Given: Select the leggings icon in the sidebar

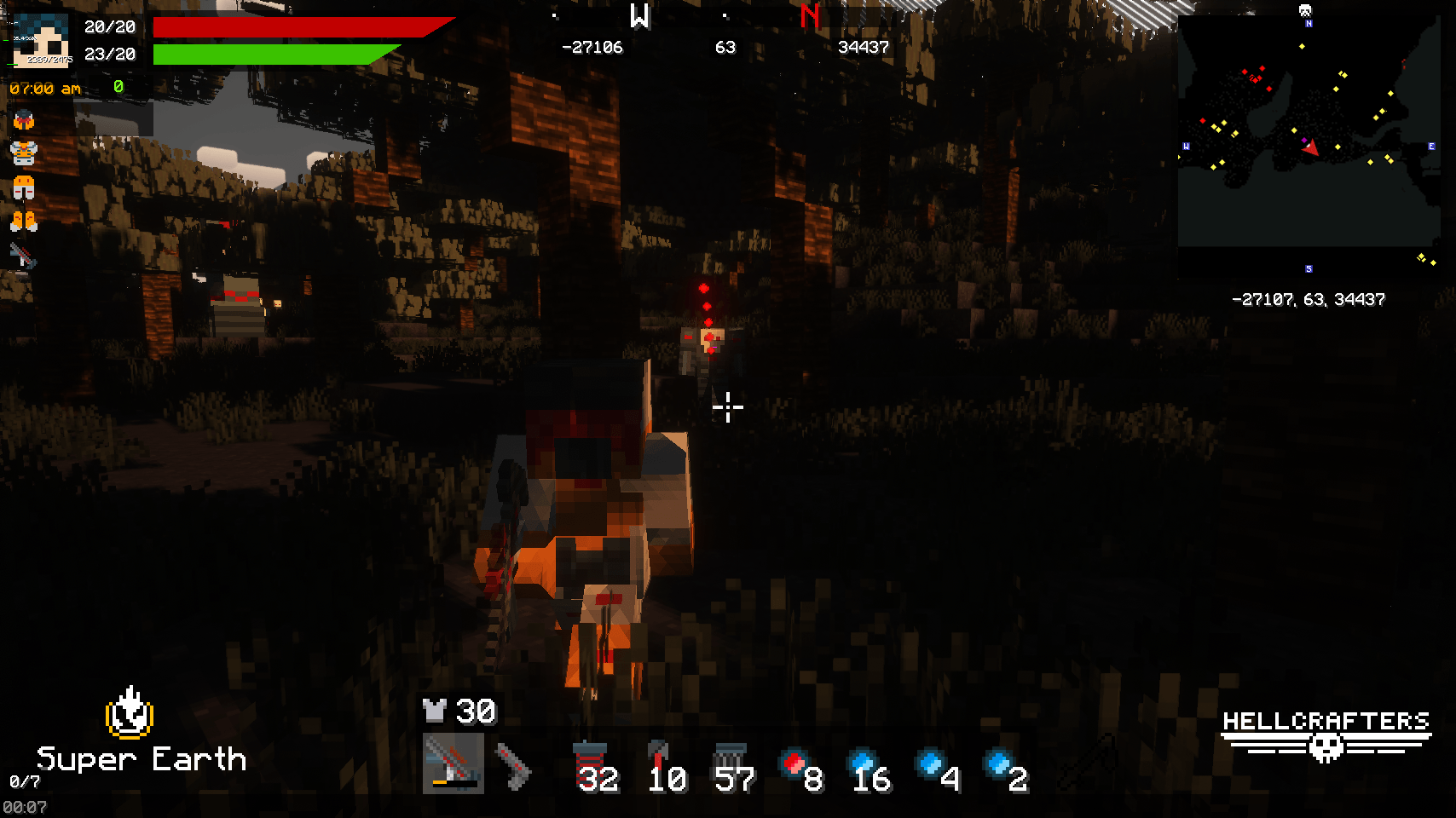Looking at the screenshot, I should pos(23,187).
